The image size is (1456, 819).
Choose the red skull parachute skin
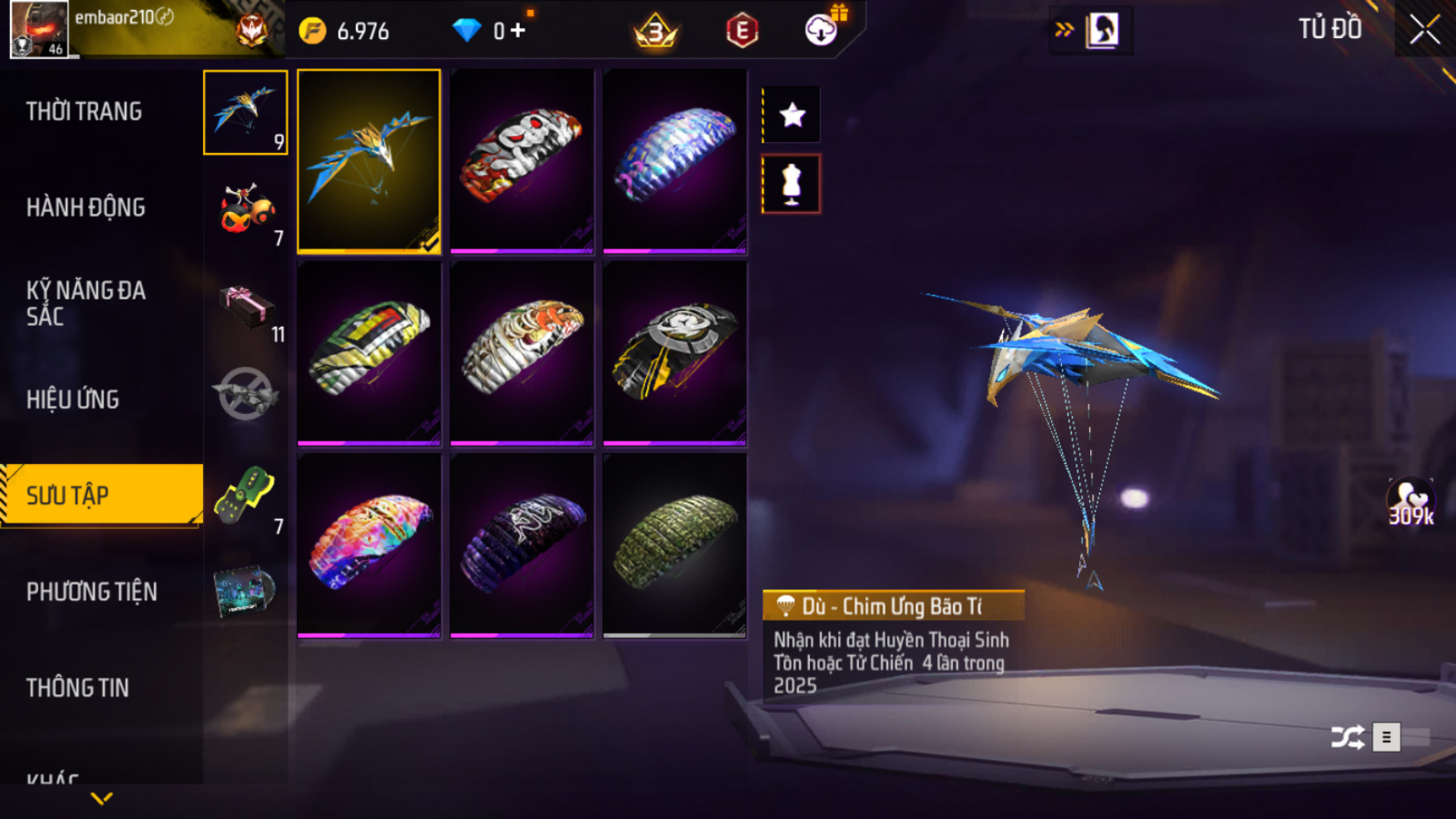click(x=521, y=160)
